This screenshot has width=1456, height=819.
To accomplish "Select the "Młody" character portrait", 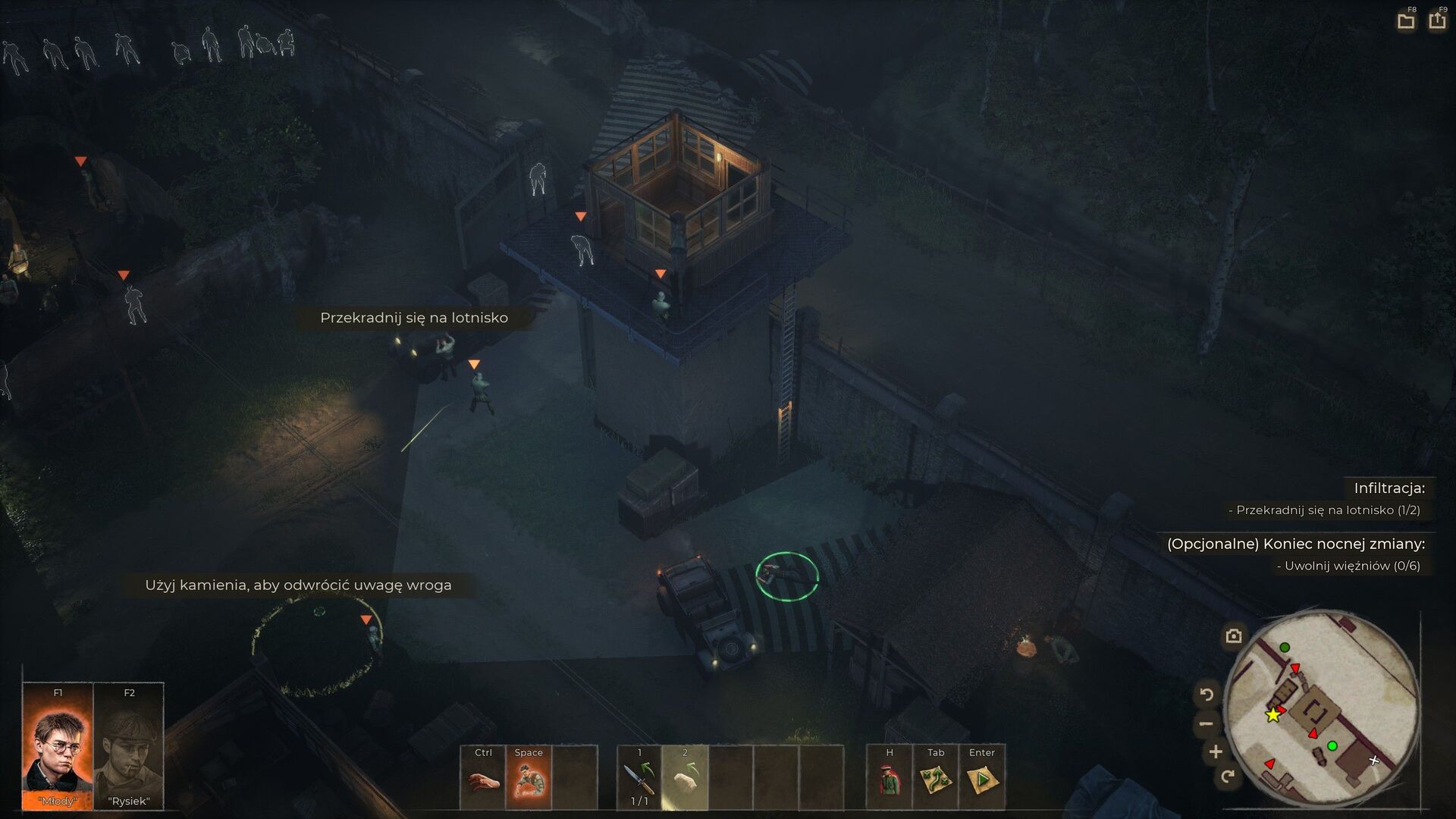I will point(58,747).
